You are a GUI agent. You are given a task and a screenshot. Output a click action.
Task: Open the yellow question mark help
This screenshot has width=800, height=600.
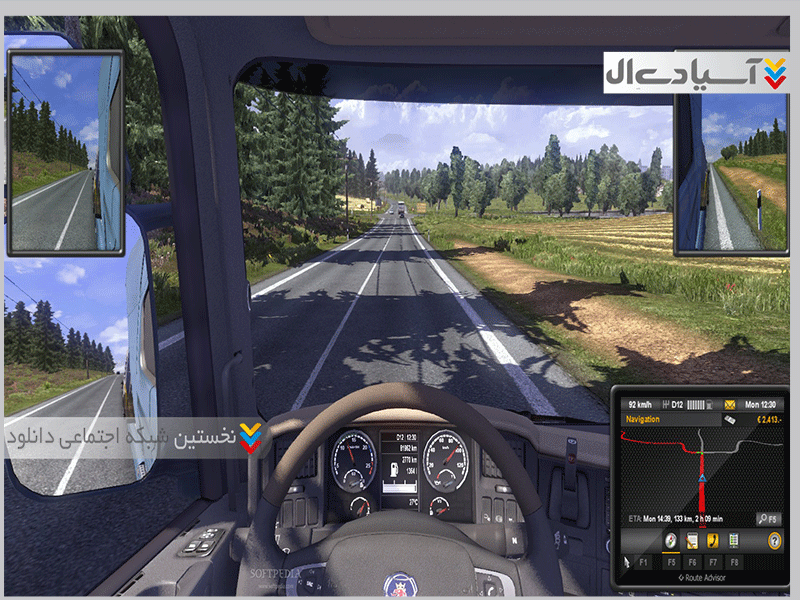click(x=774, y=540)
